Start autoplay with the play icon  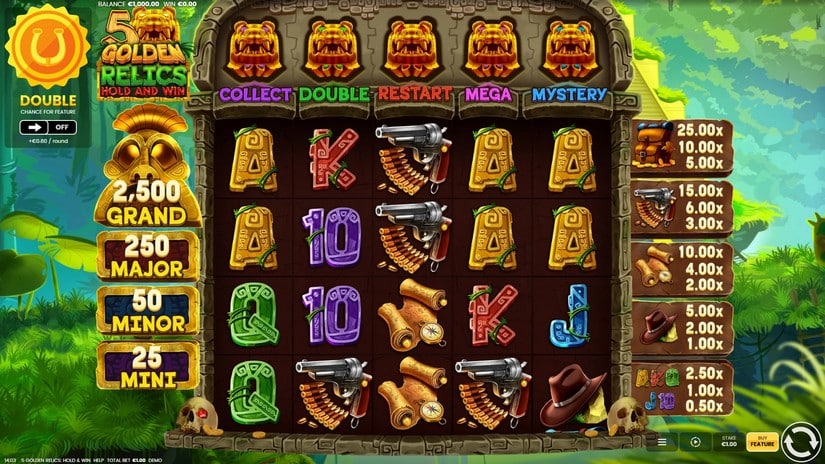tap(696, 440)
